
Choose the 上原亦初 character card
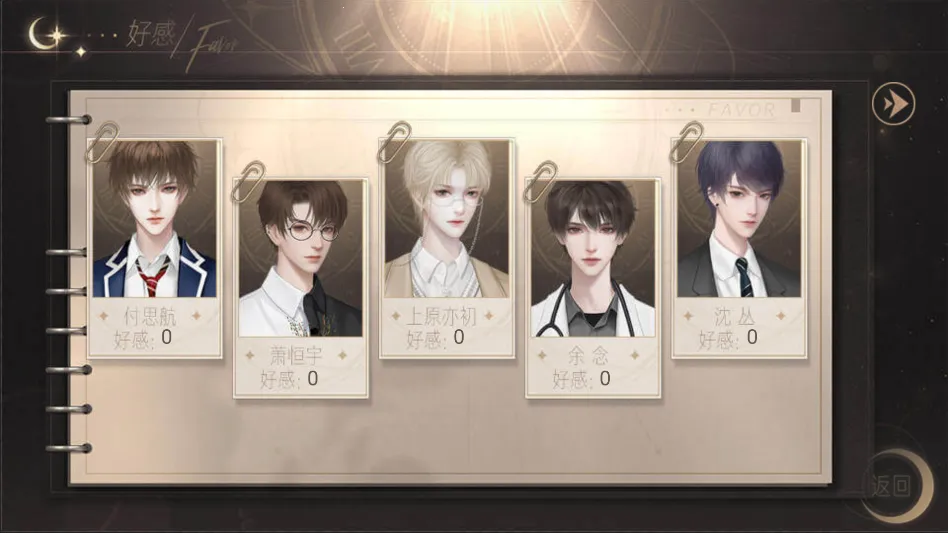pos(447,245)
